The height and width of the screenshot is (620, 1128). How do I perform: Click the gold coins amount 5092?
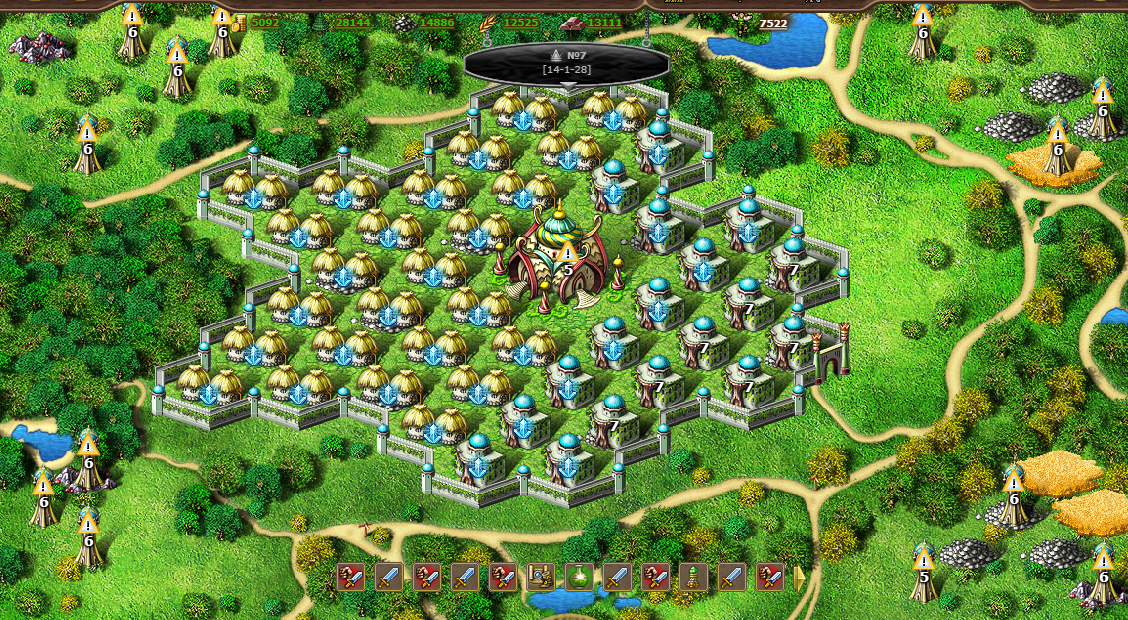pyautogui.click(x=265, y=22)
